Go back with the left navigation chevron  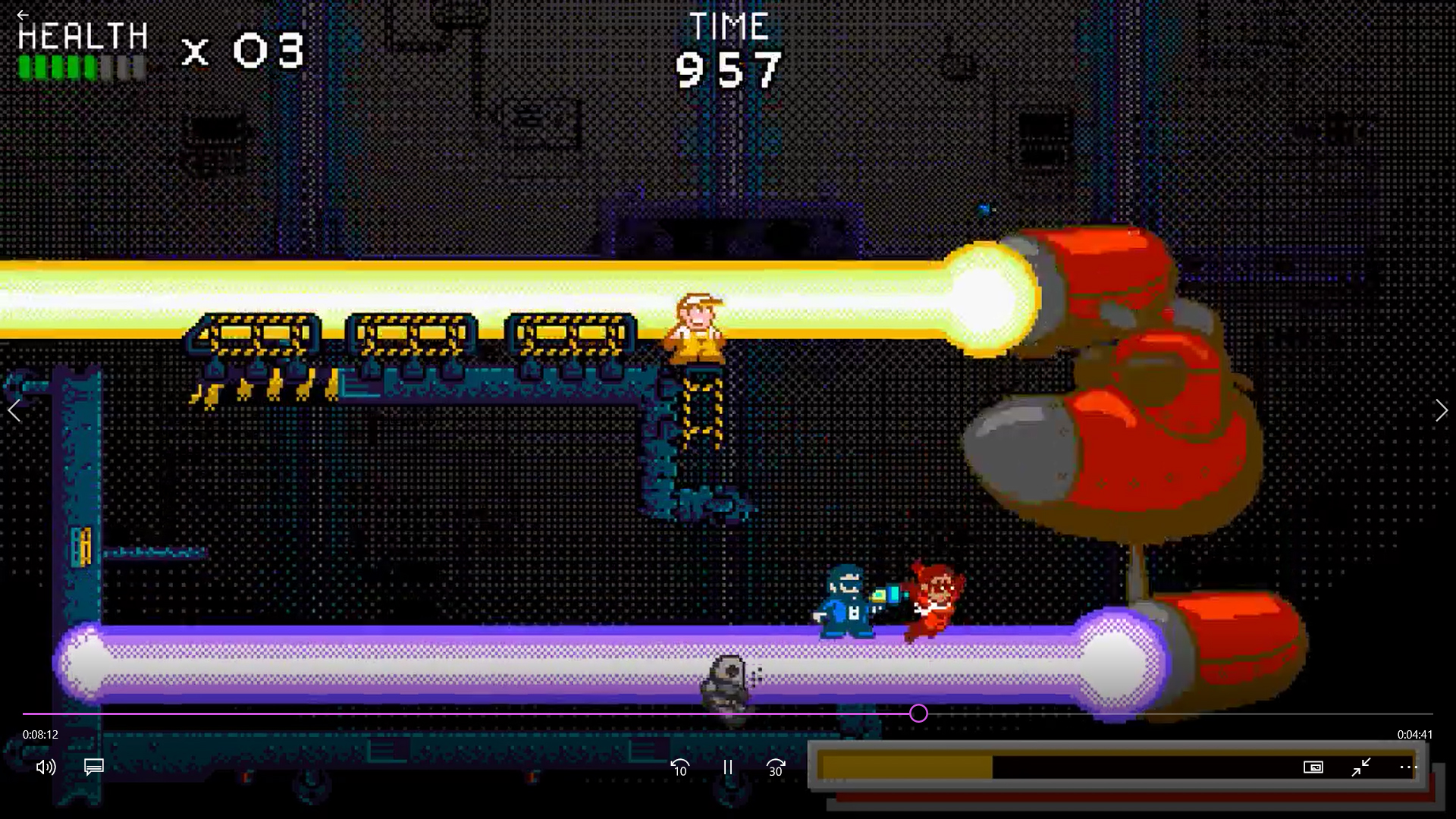click(x=14, y=410)
